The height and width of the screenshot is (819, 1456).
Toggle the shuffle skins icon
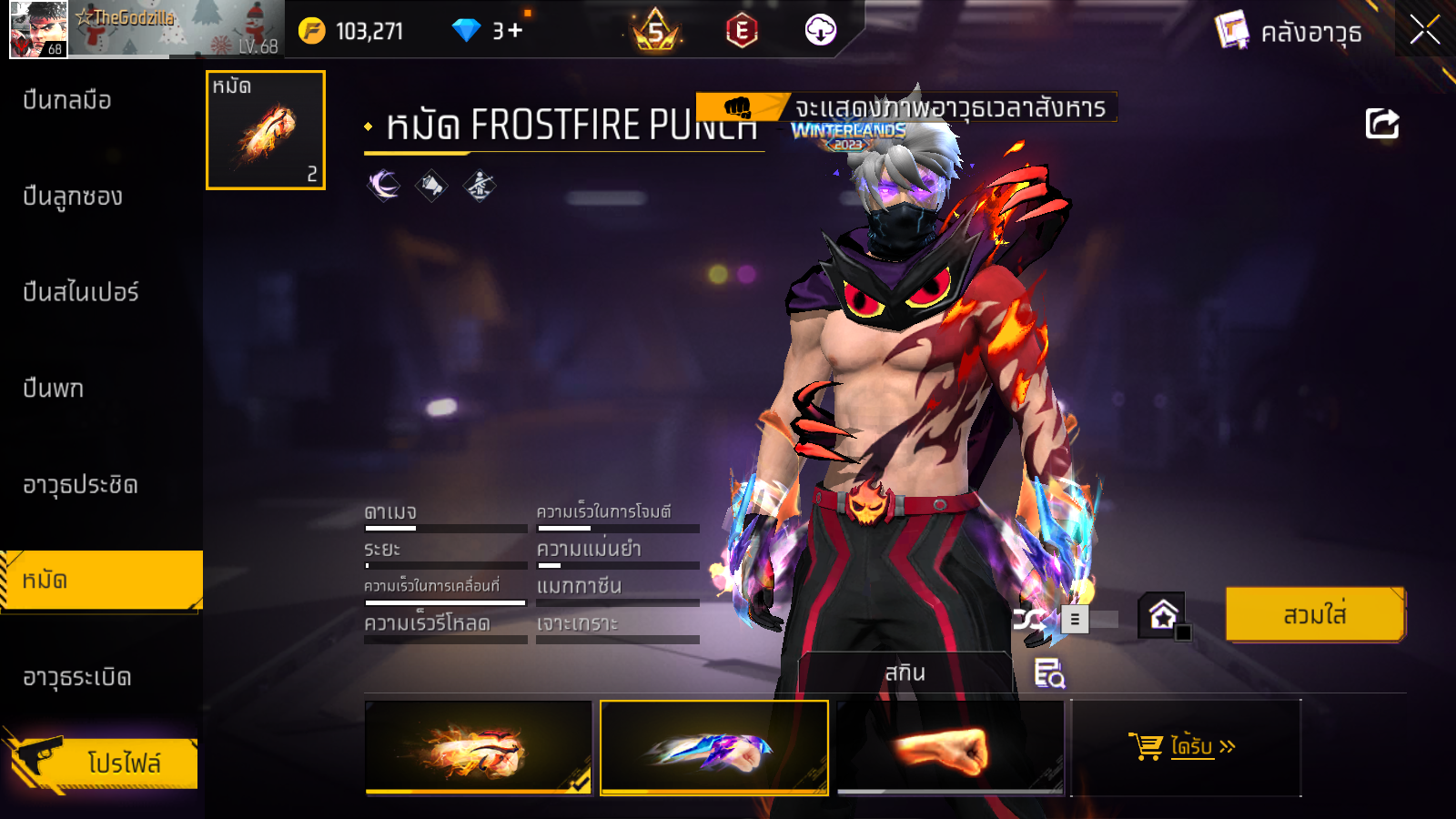(x=1029, y=620)
